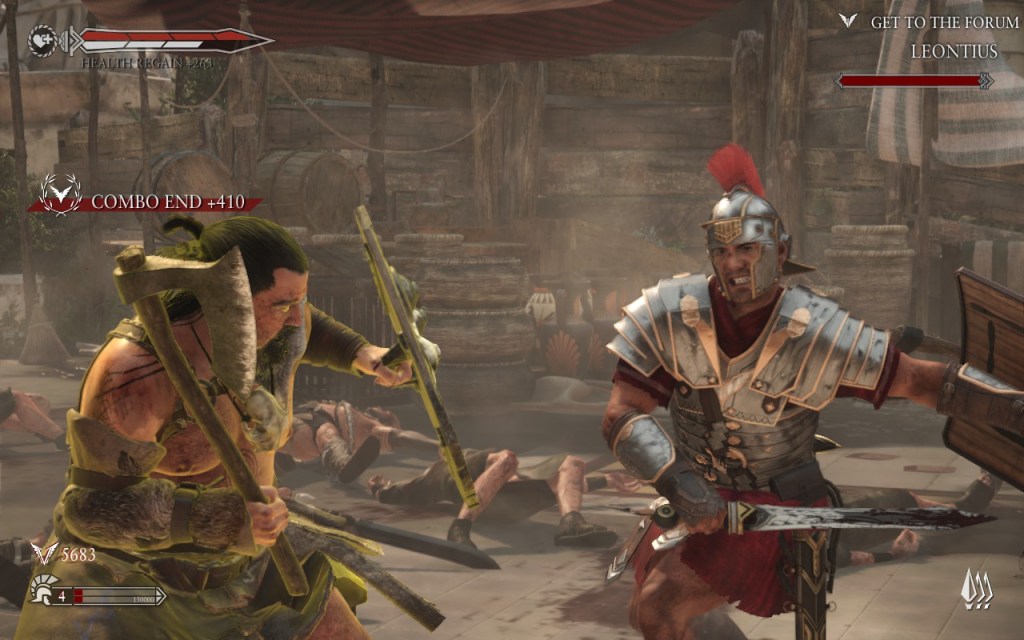1024x640 pixels.
Task: Click the helmet level icon
Action: [x=43, y=588]
